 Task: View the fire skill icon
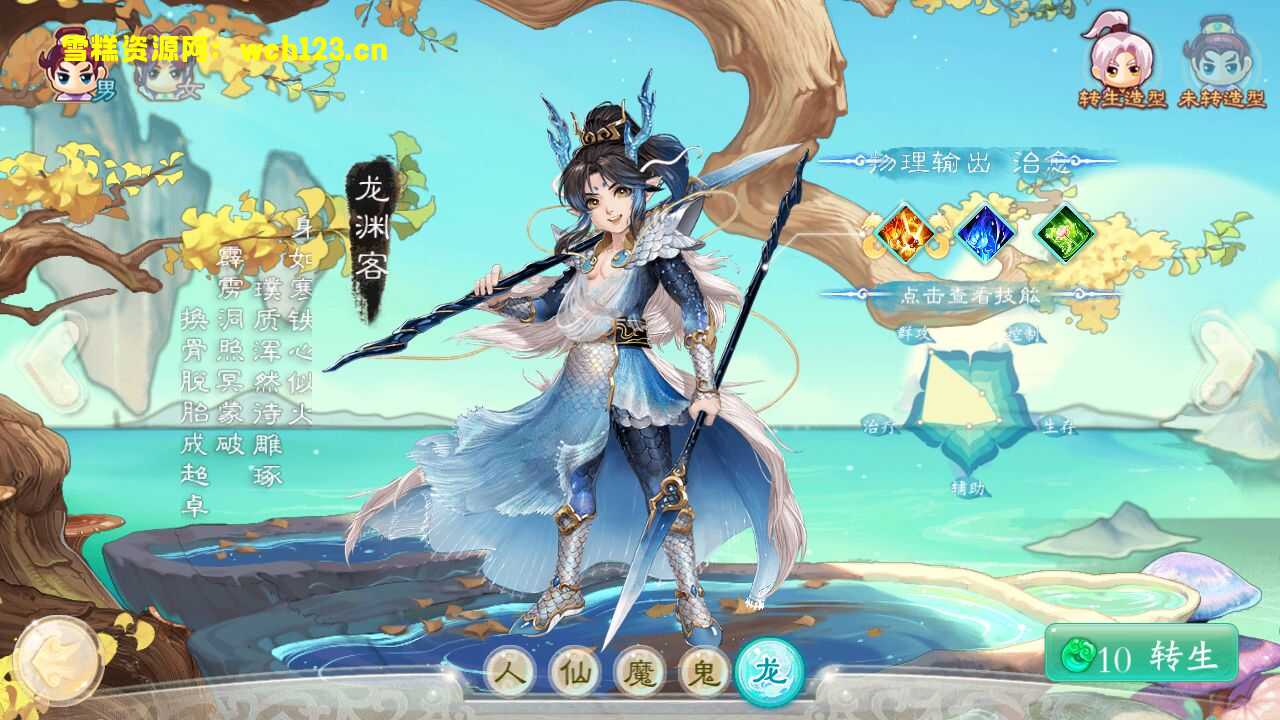pyautogui.click(x=905, y=233)
